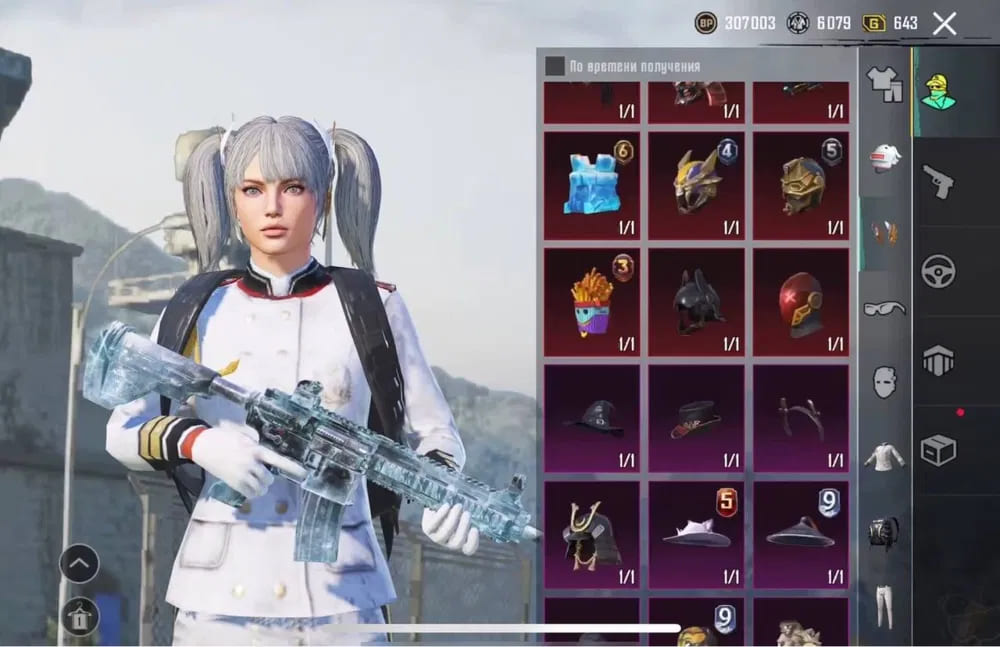This screenshot has width=1000, height=647.
Task: Choose the purple and gold horned helmet
Action: 696,185
